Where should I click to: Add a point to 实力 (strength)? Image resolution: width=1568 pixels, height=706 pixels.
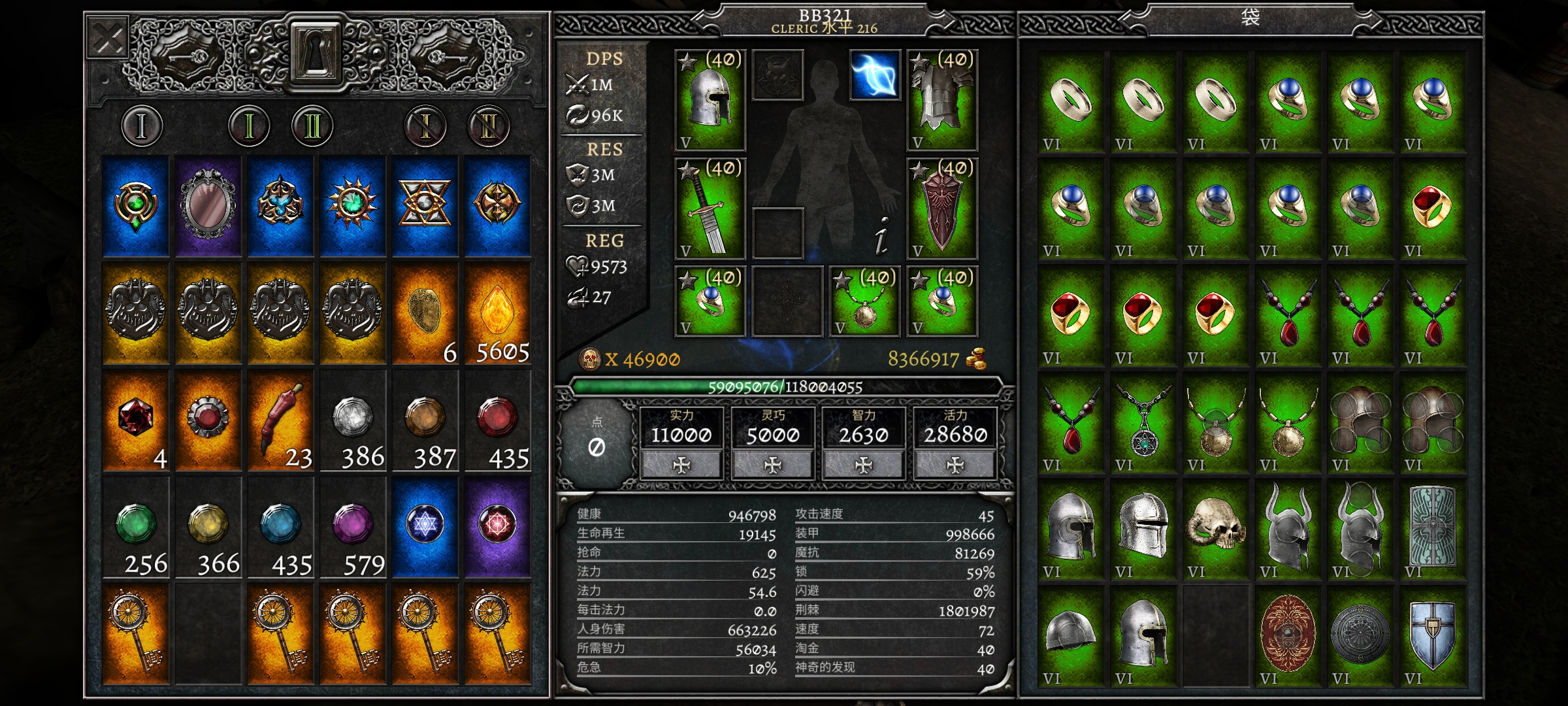[681, 465]
